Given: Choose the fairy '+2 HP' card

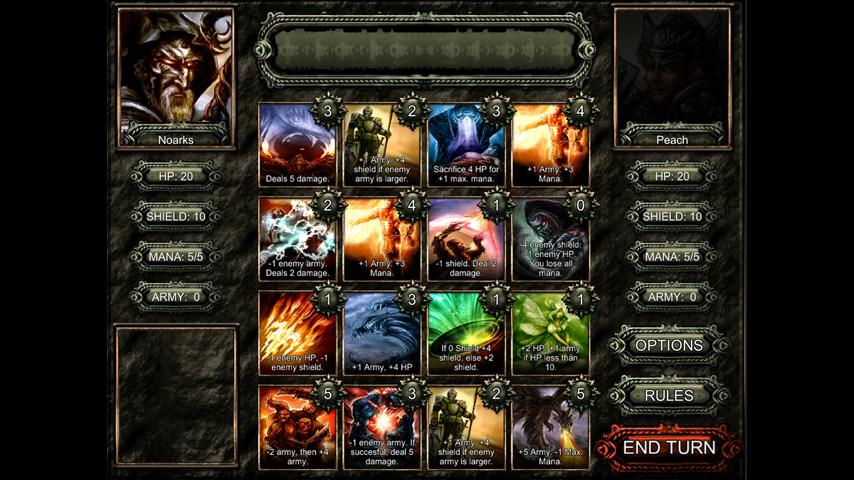Looking at the screenshot, I should pos(549,334).
